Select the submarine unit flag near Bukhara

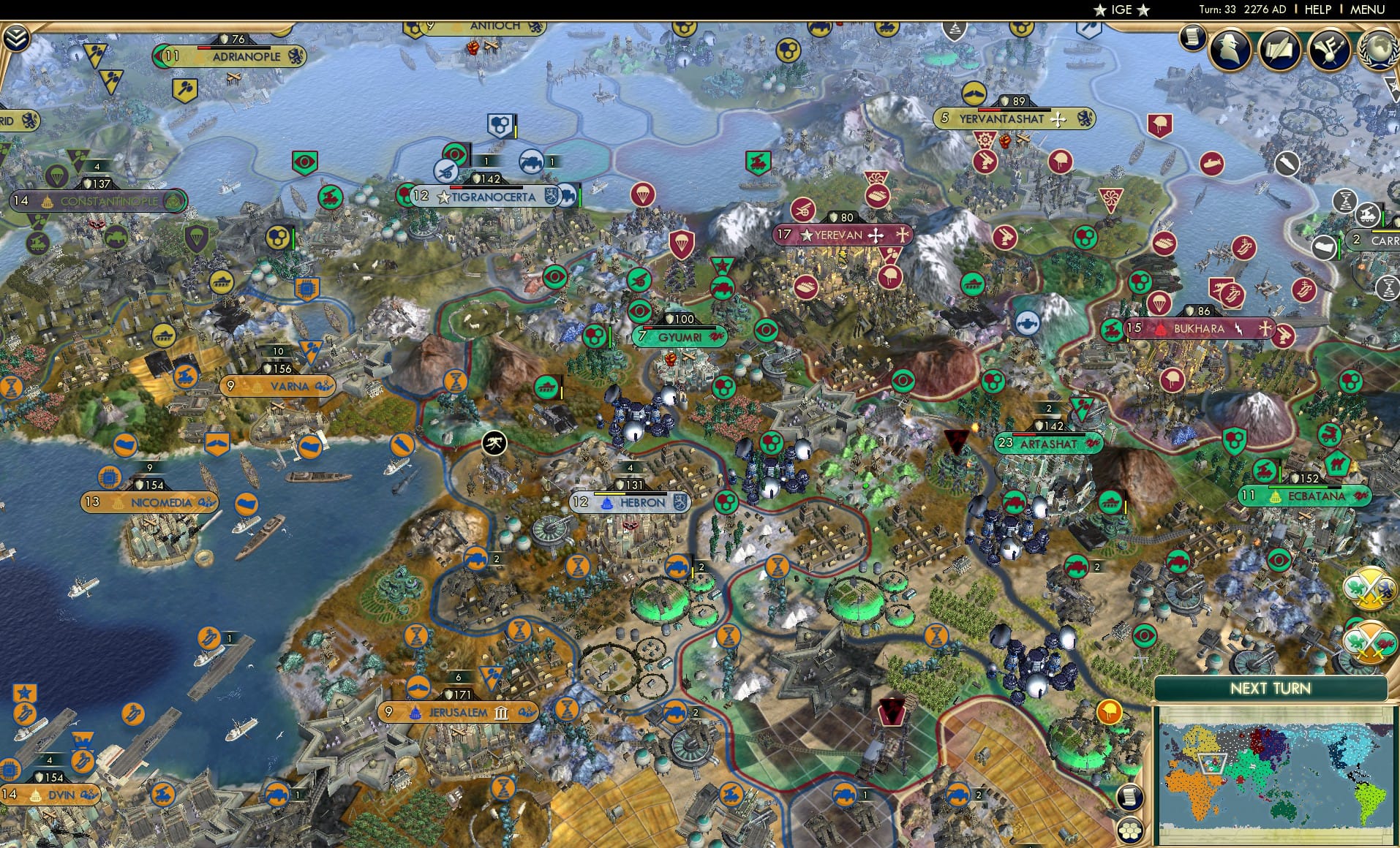point(1028,324)
